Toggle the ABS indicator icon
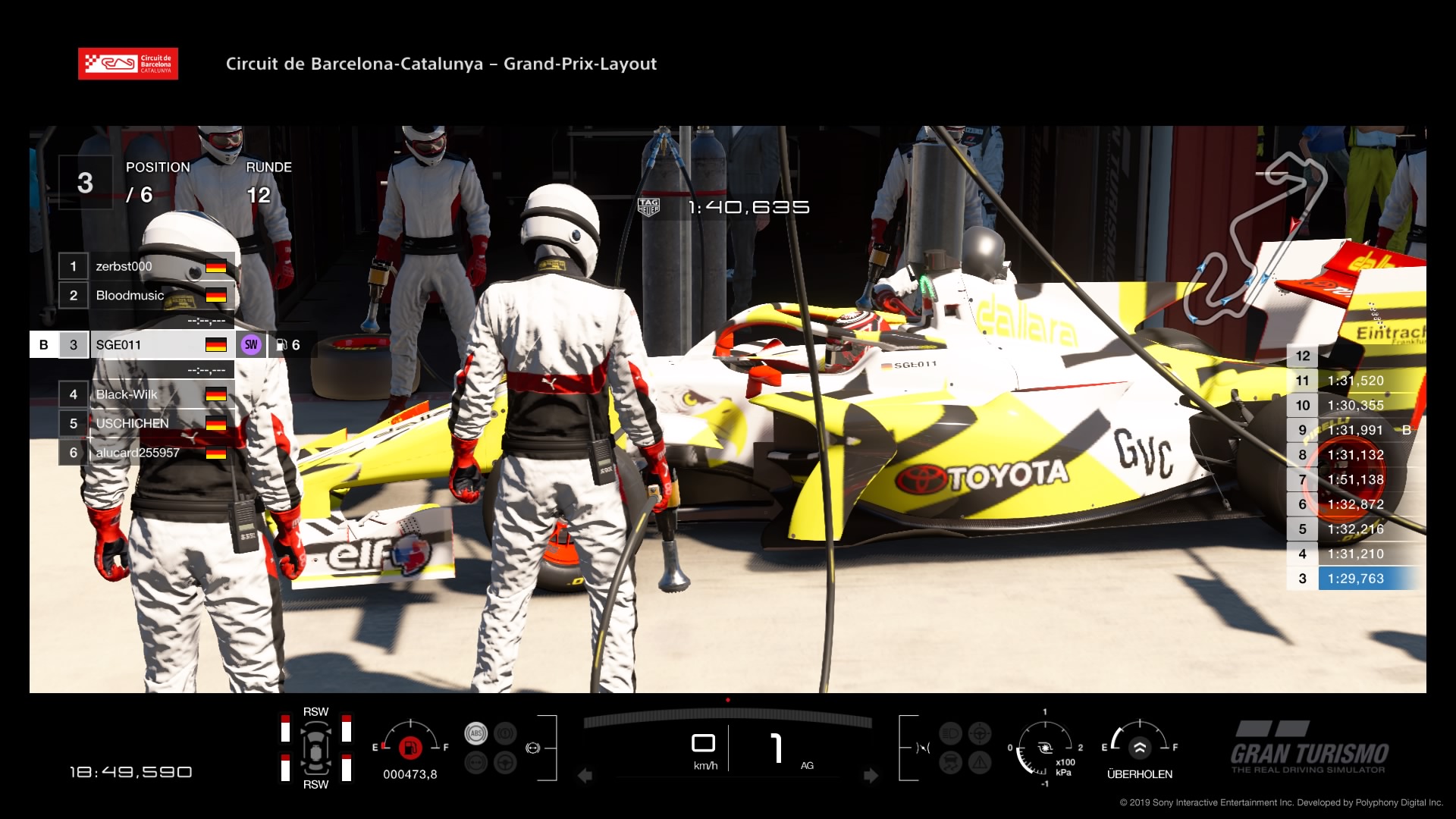This screenshot has width=1456, height=819. pos(475,733)
